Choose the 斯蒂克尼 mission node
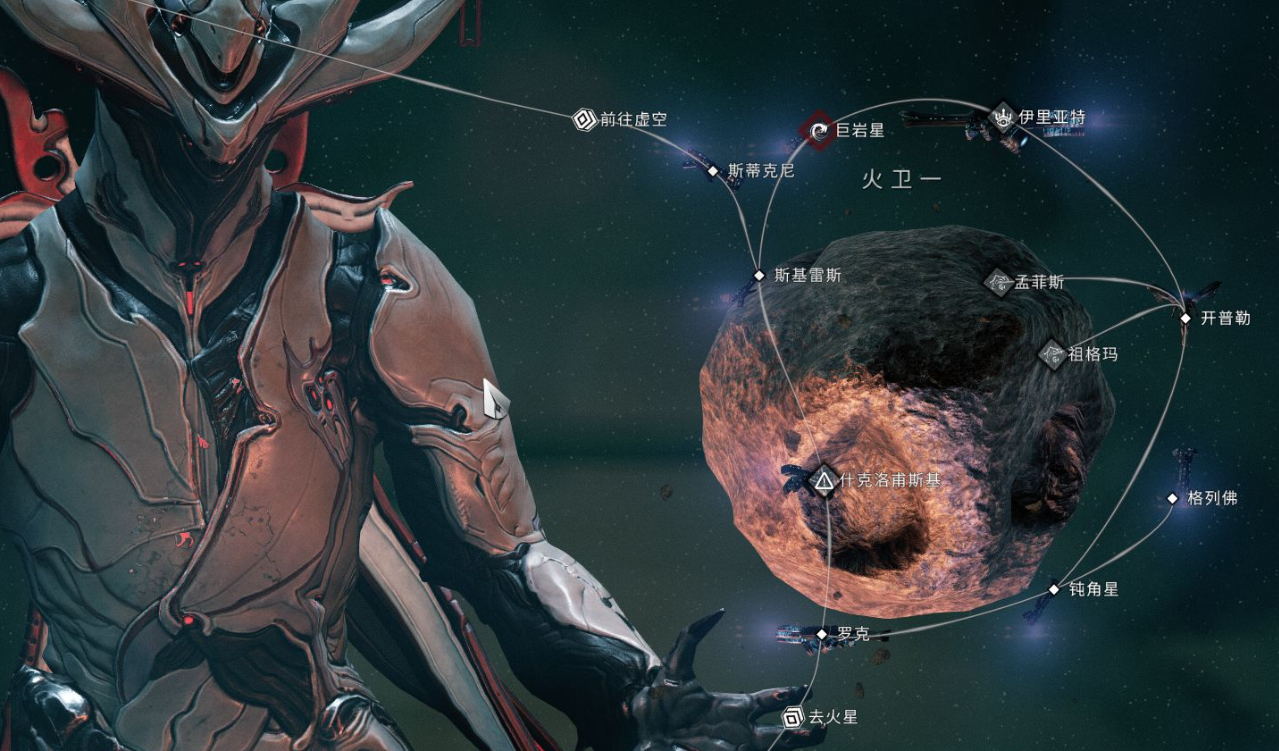 713,171
